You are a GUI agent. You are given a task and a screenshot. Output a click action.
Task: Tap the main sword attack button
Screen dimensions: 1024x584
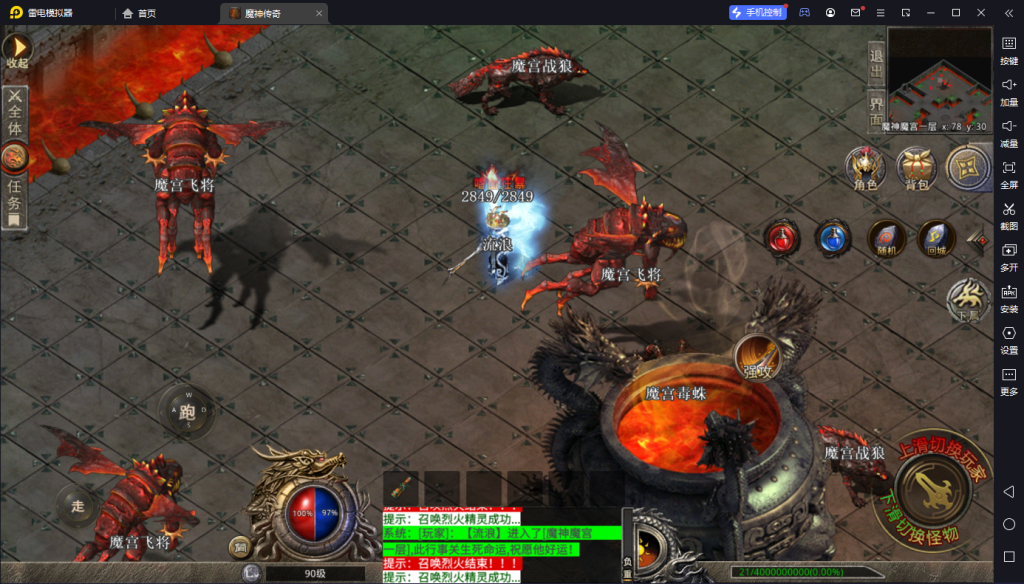pos(929,491)
